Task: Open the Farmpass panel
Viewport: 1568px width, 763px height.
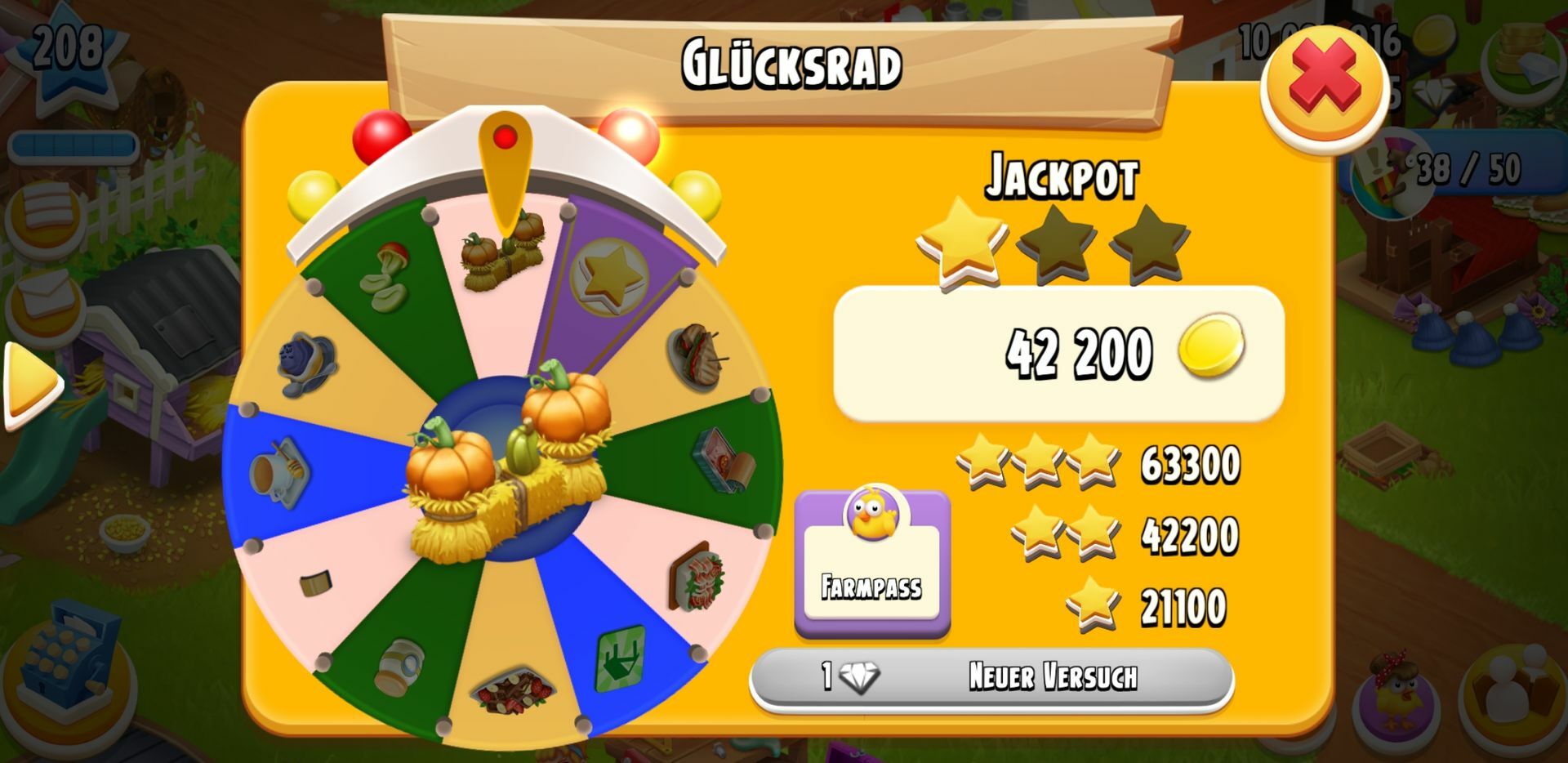Action: 871,563
